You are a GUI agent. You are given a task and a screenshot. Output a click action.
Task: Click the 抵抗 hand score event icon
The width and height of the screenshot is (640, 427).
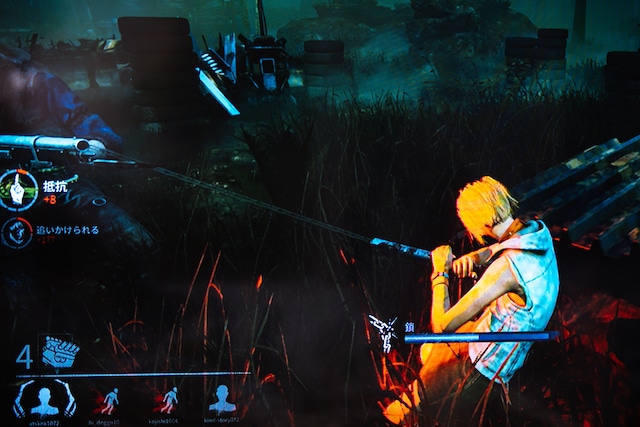click(x=18, y=190)
